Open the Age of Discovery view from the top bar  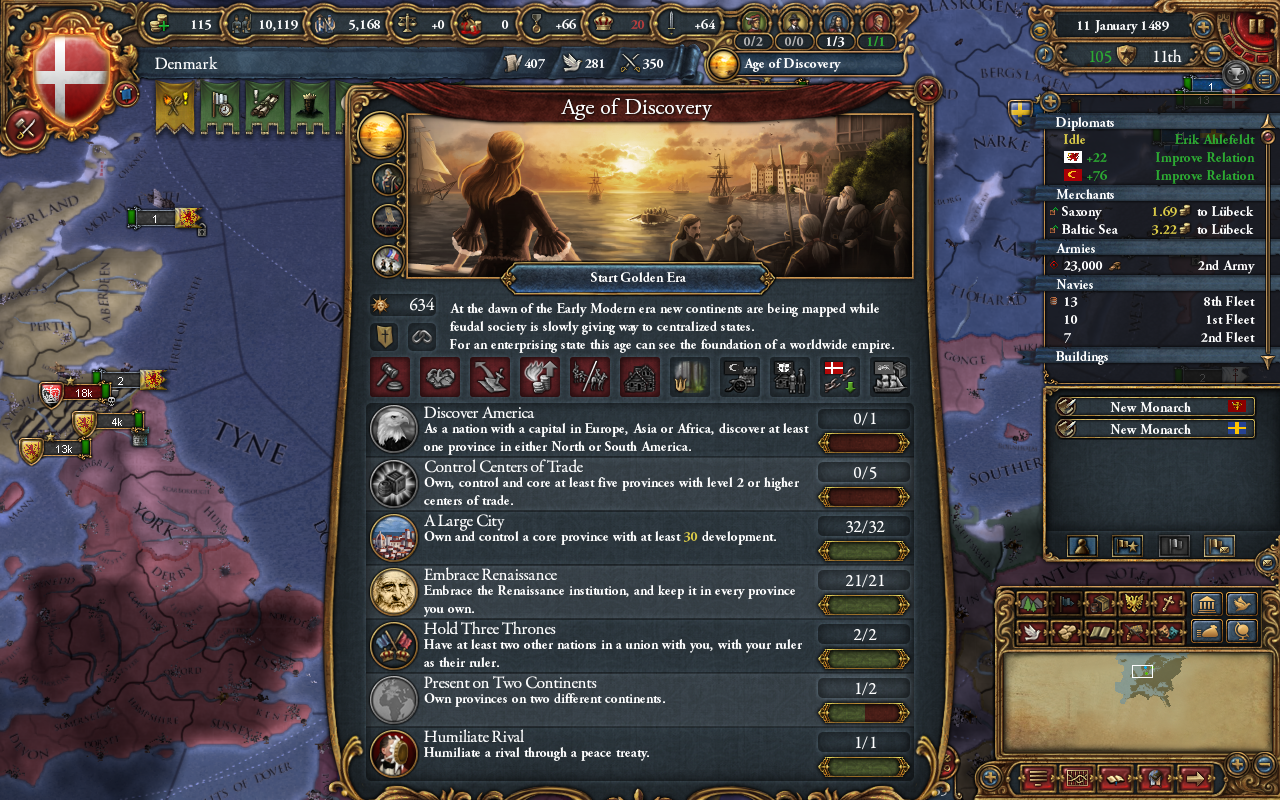coord(790,63)
